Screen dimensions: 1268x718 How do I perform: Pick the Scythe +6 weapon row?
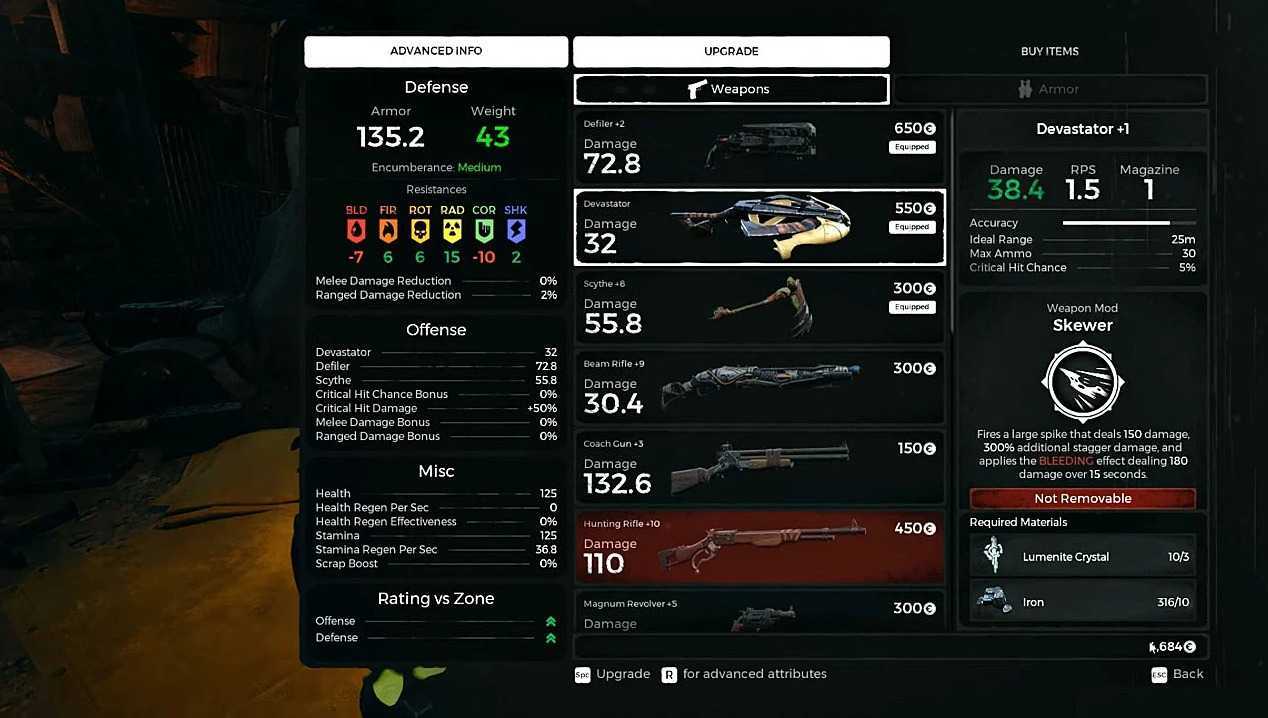click(759, 307)
